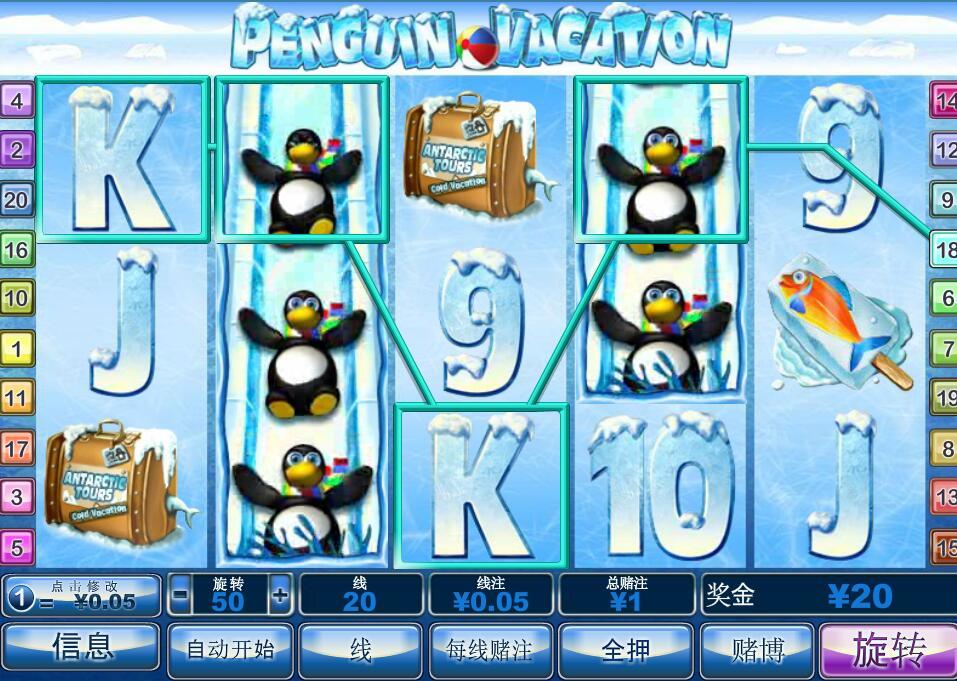Open the 赌博 gamble feature
Screen dimensions: 957x681
click(x=756, y=650)
